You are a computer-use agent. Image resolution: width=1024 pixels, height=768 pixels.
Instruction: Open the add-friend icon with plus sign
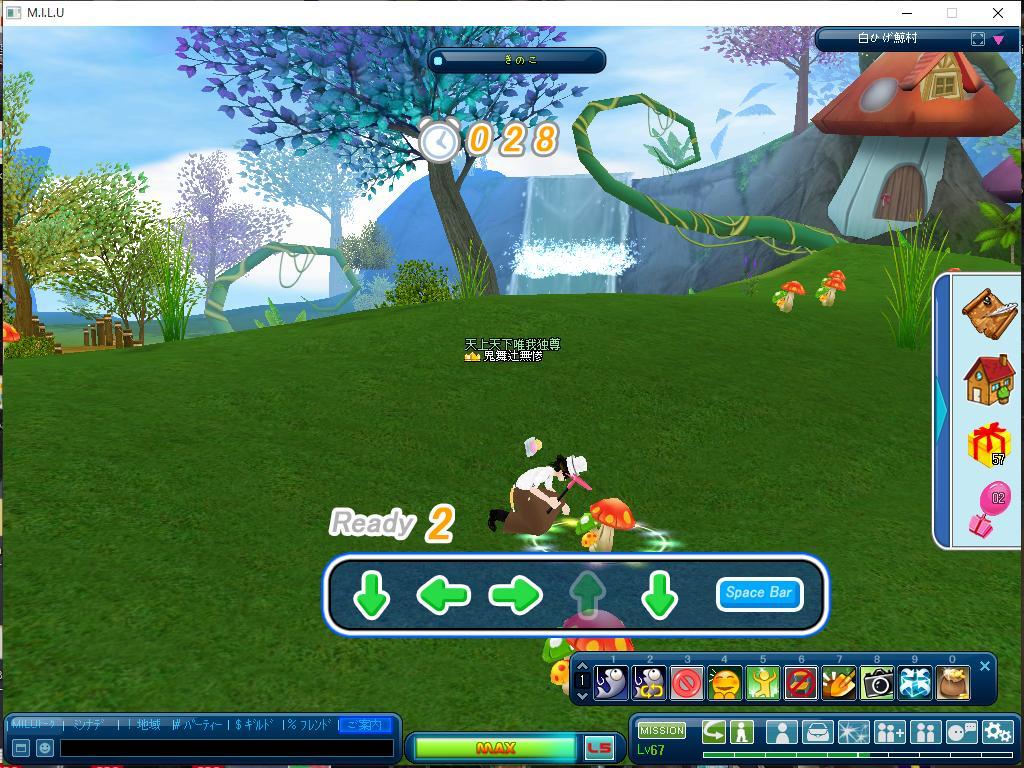pos(889,732)
